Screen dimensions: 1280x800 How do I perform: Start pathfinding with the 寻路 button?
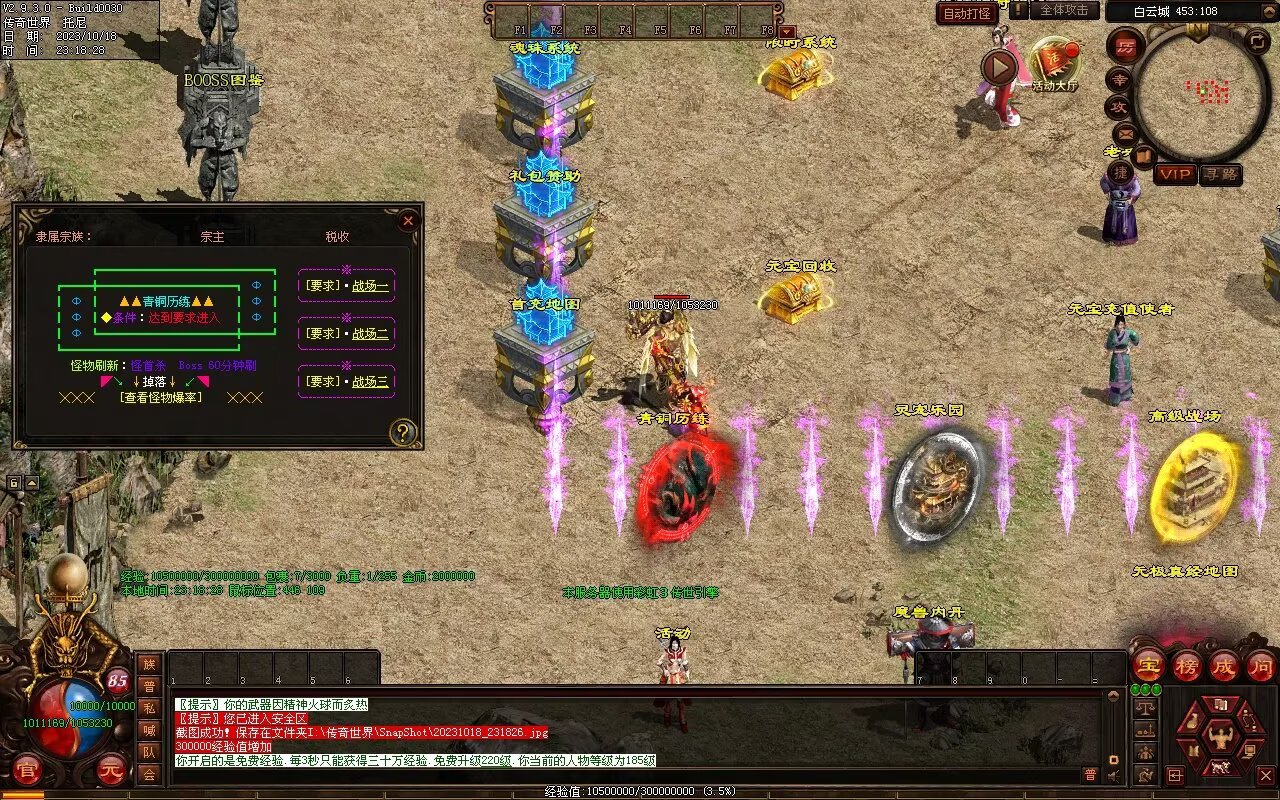click(x=1221, y=174)
